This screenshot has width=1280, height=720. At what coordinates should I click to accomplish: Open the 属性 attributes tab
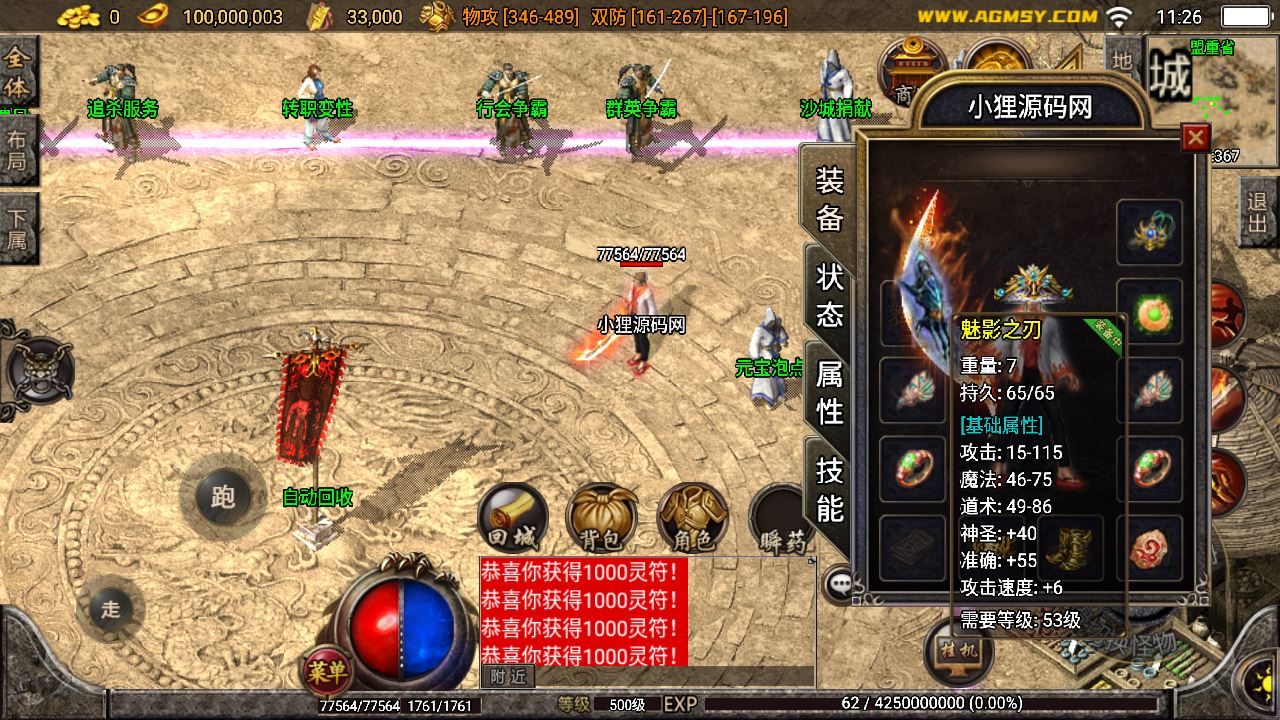tap(830, 392)
